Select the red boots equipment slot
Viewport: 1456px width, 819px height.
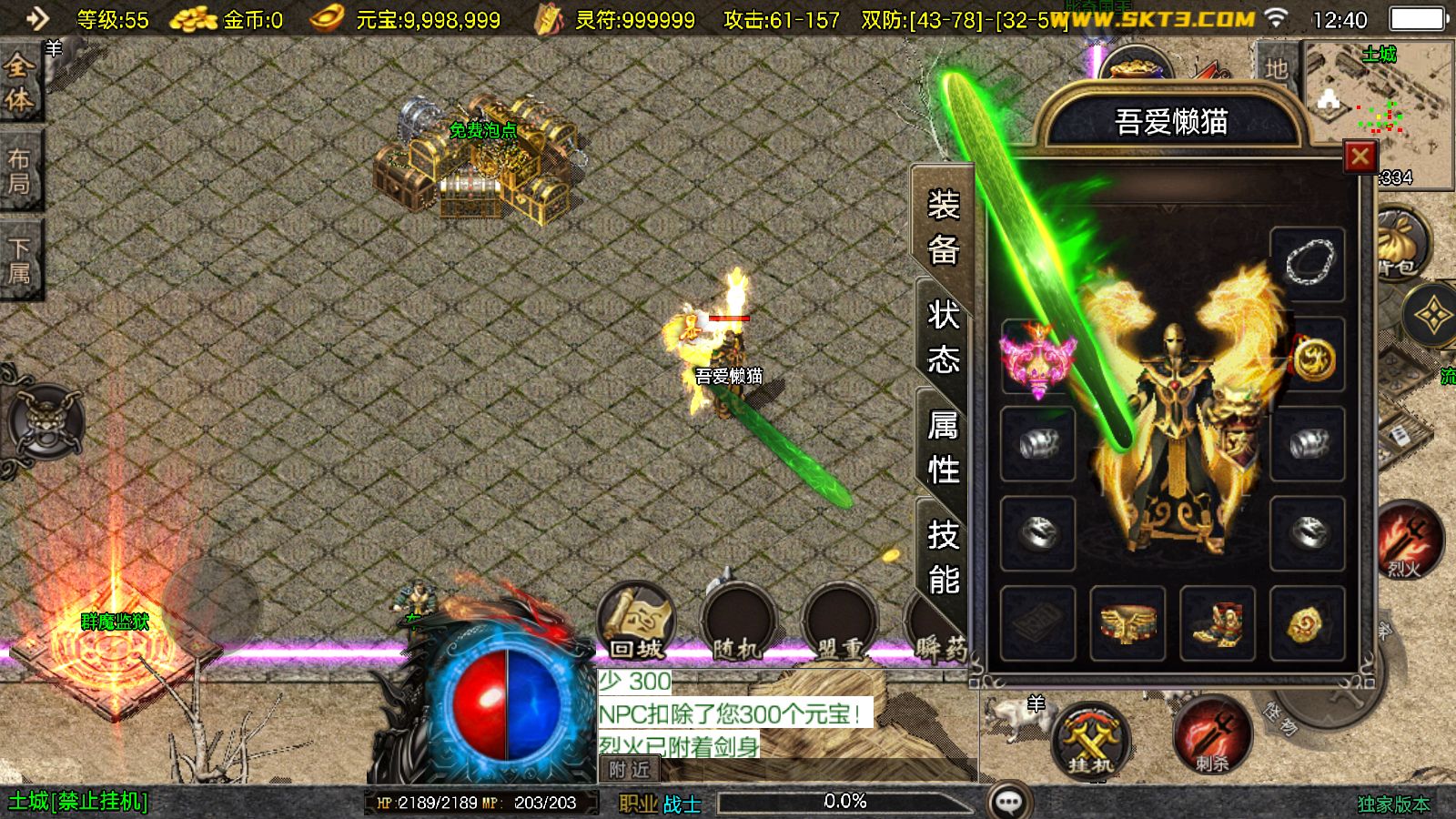tap(1217, 623)
